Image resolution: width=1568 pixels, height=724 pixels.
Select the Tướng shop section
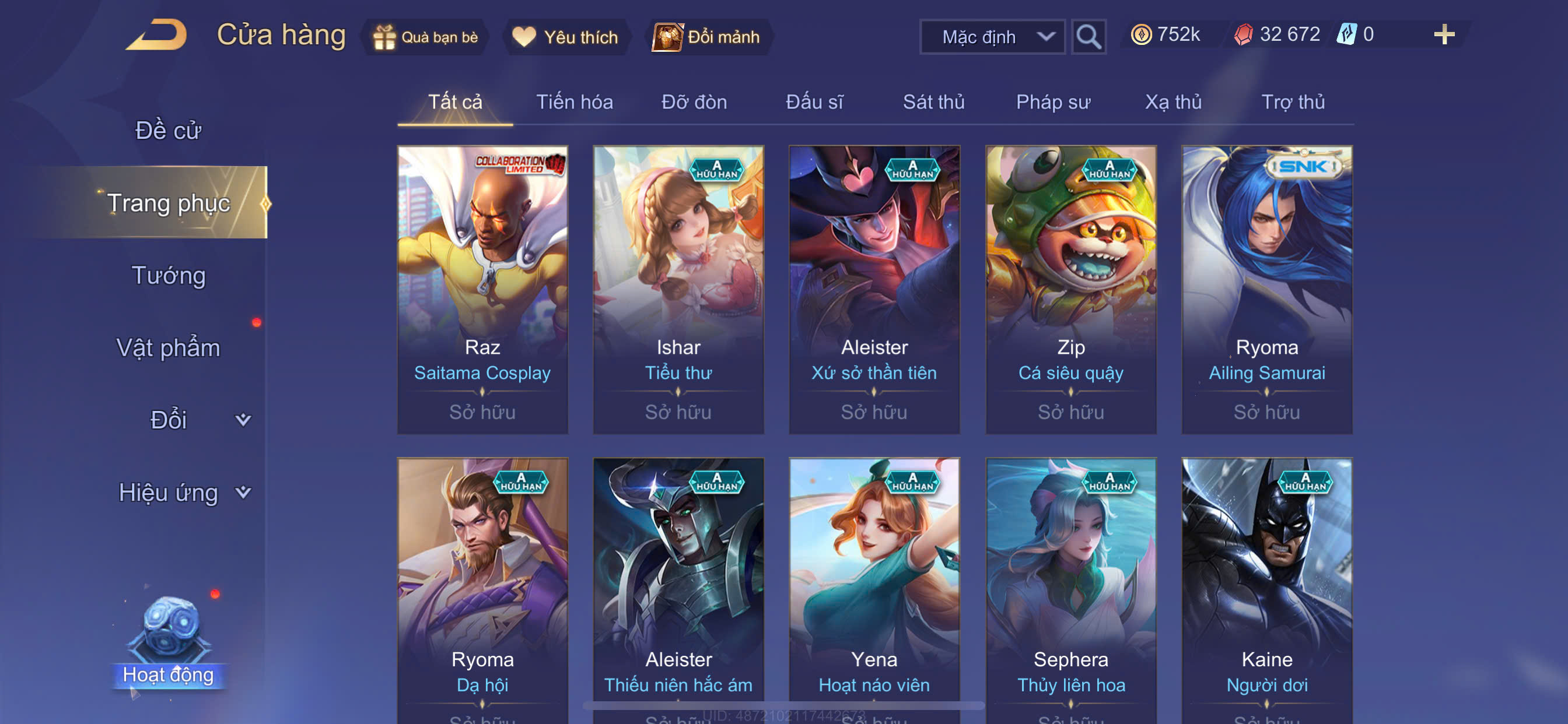(168, 275)
